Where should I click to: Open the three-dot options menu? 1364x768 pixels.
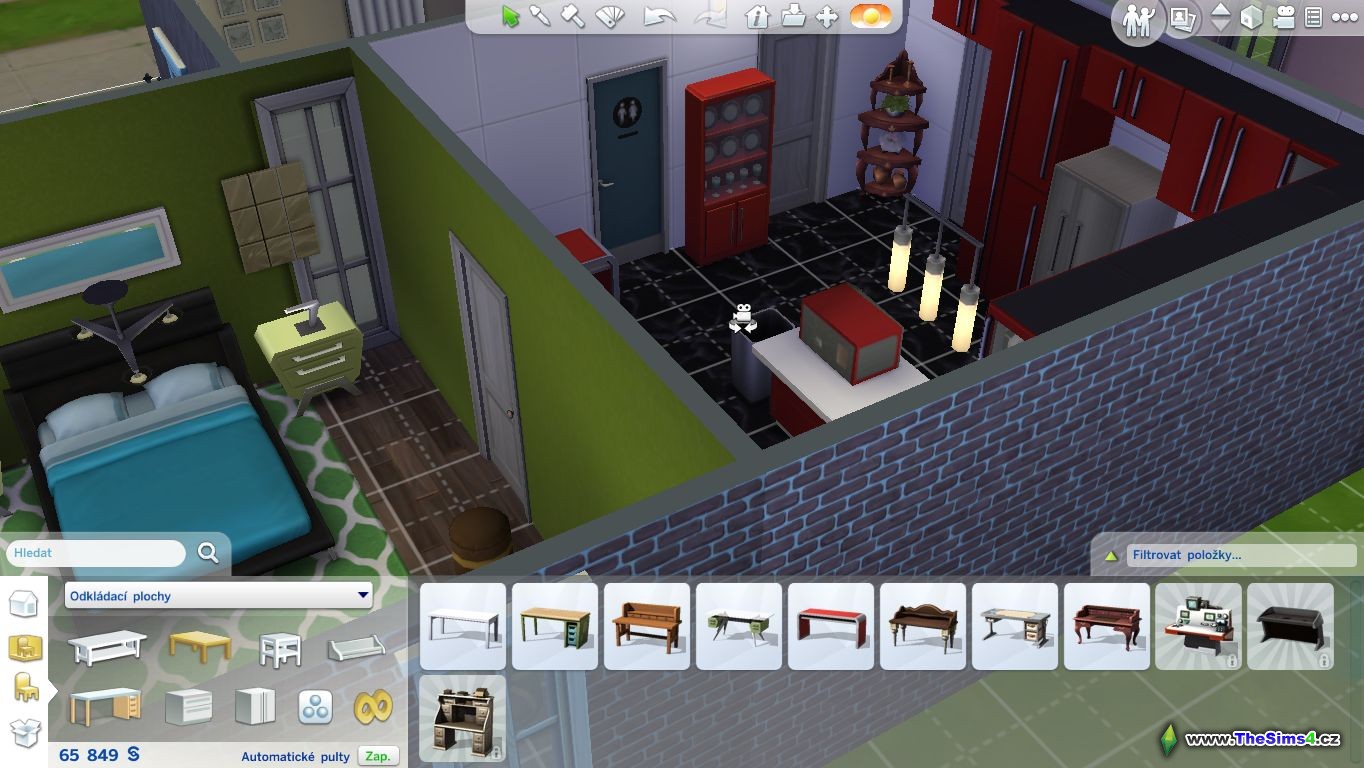[1344, 18]
